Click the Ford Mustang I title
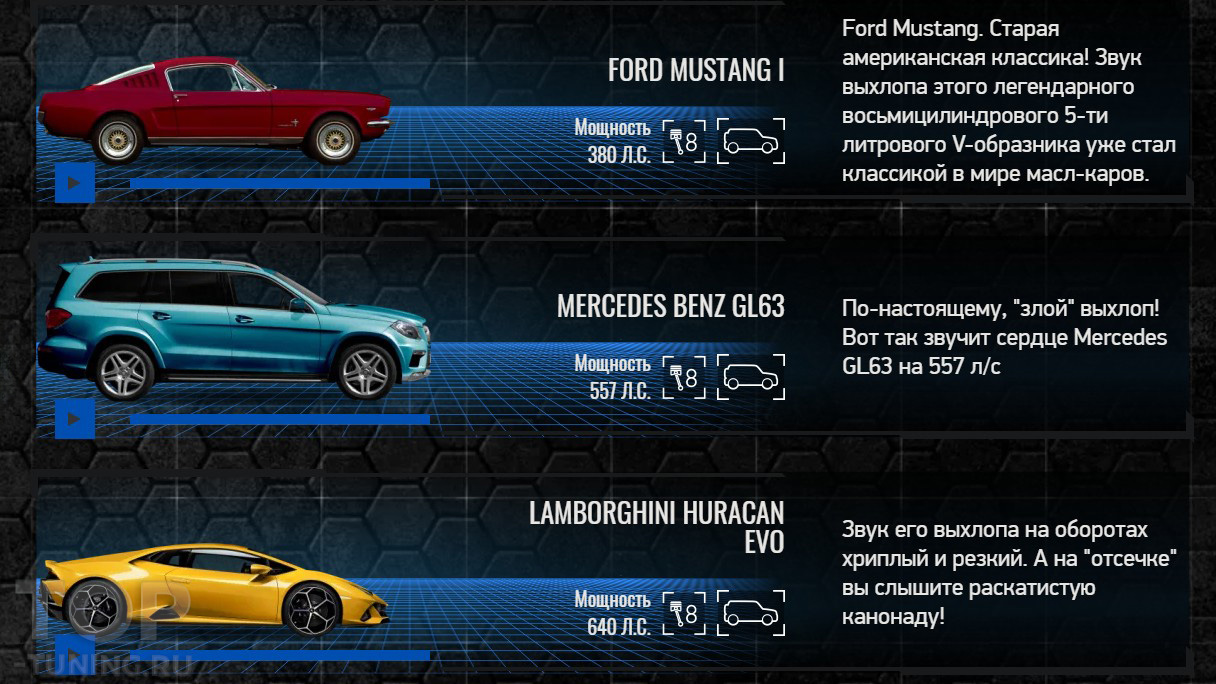Screen dimensions: 1216x684 pyautogui.click(x=696, y=71)
